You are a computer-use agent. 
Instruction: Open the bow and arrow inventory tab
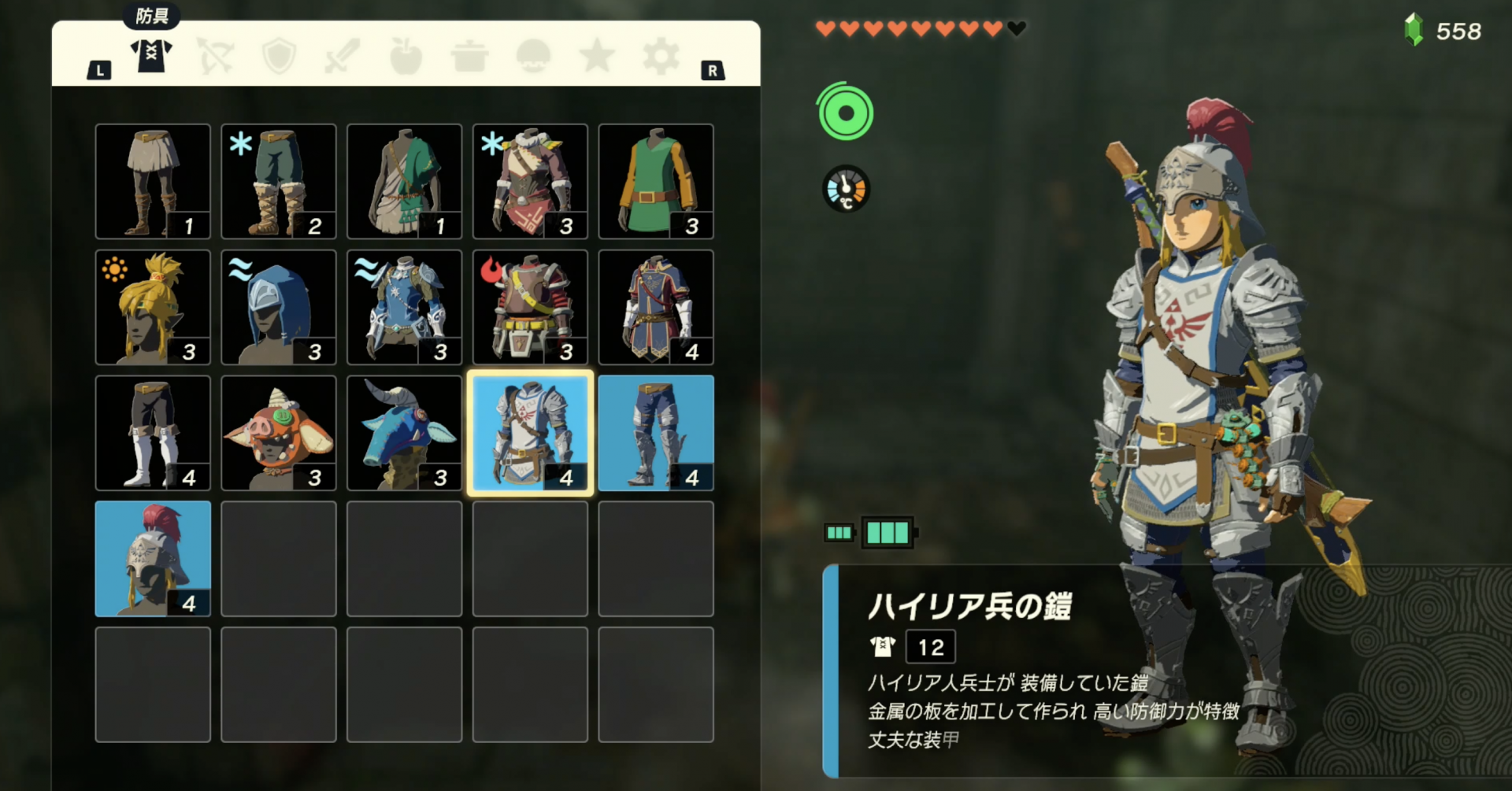click(214, 55)
